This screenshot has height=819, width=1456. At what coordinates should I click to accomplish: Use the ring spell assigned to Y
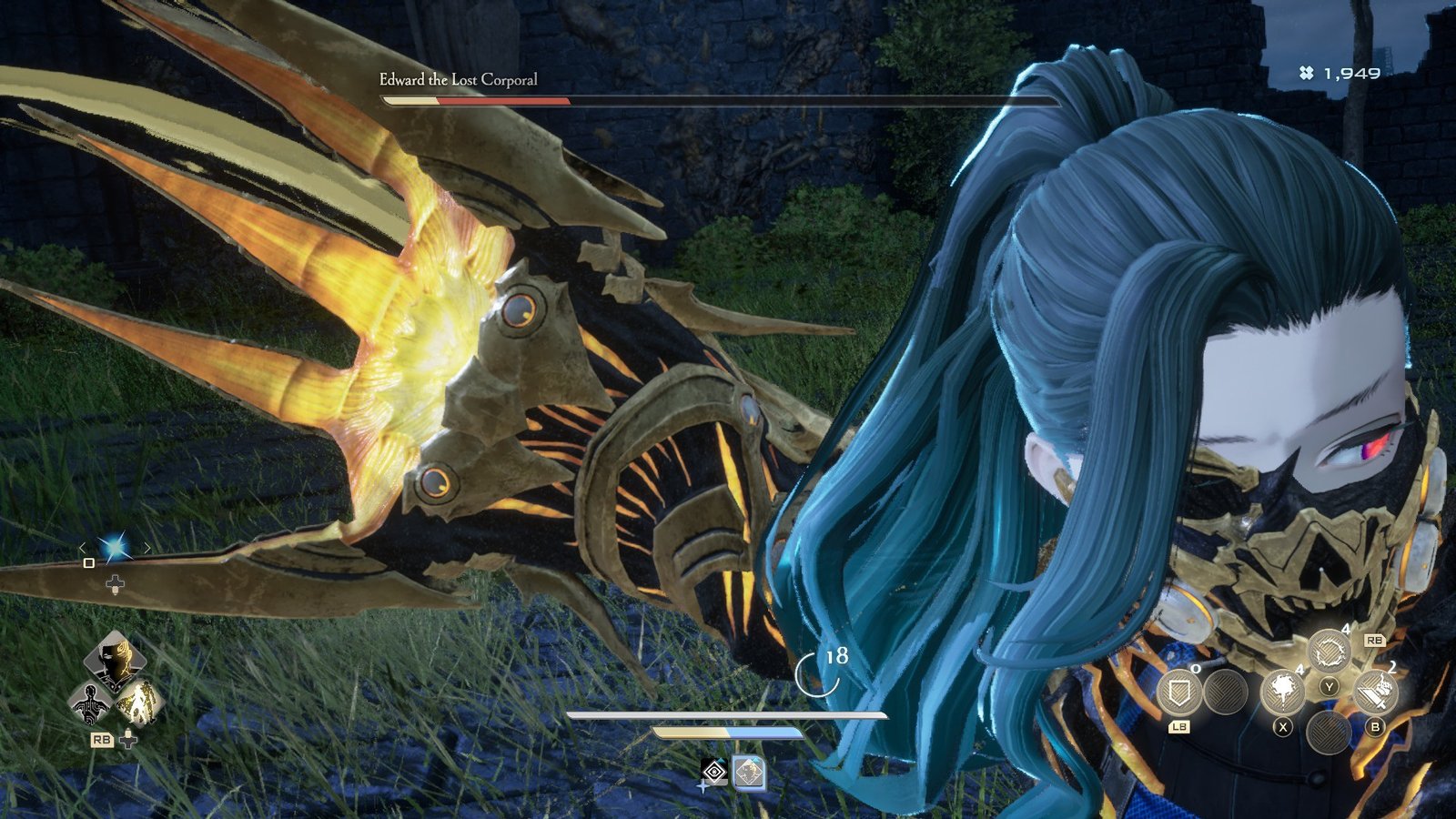(x=1330, y=652)
